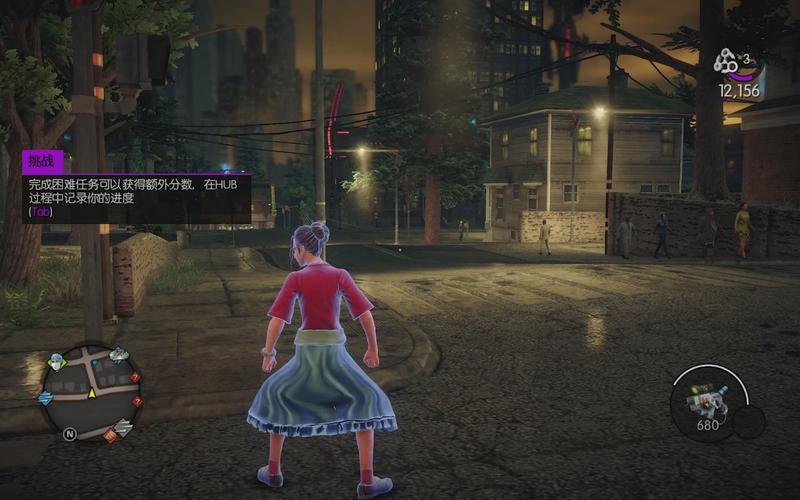Click the north compass indicator on minimap
Screen dimensions: 800x500
point(70,434)
